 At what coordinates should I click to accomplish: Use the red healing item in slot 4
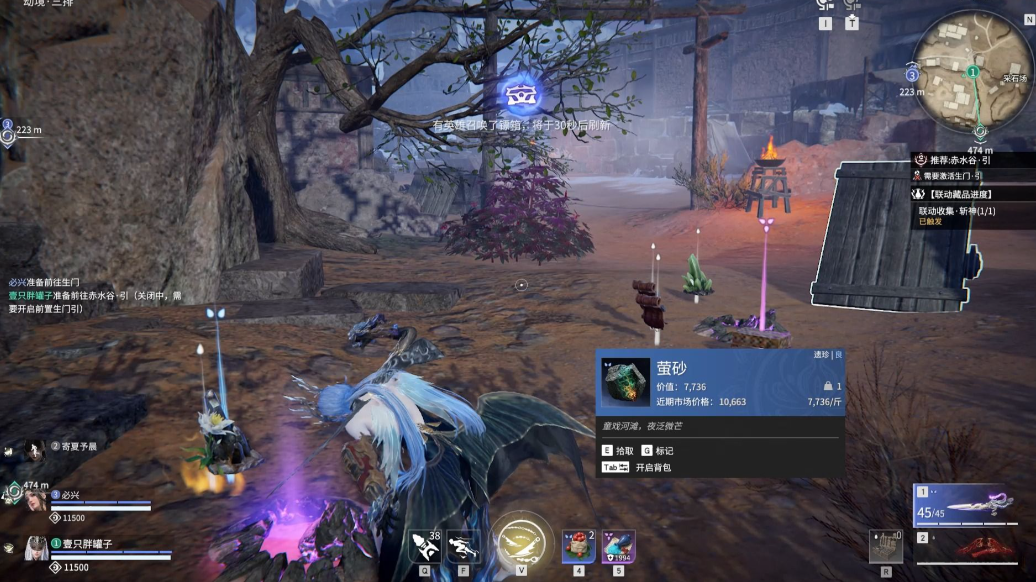(578, 546)
